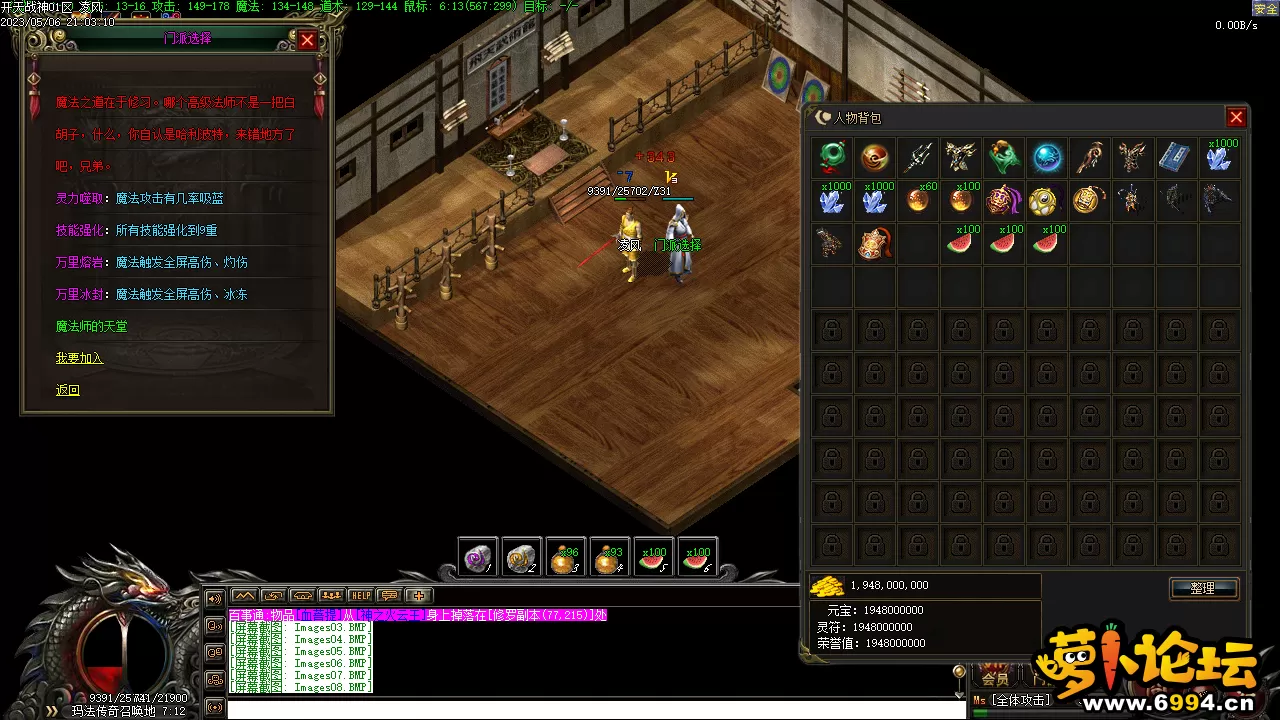Click the plus button in chat toolbar
The width and height of the screenshot is (1280, 720).
click(418, 596)
